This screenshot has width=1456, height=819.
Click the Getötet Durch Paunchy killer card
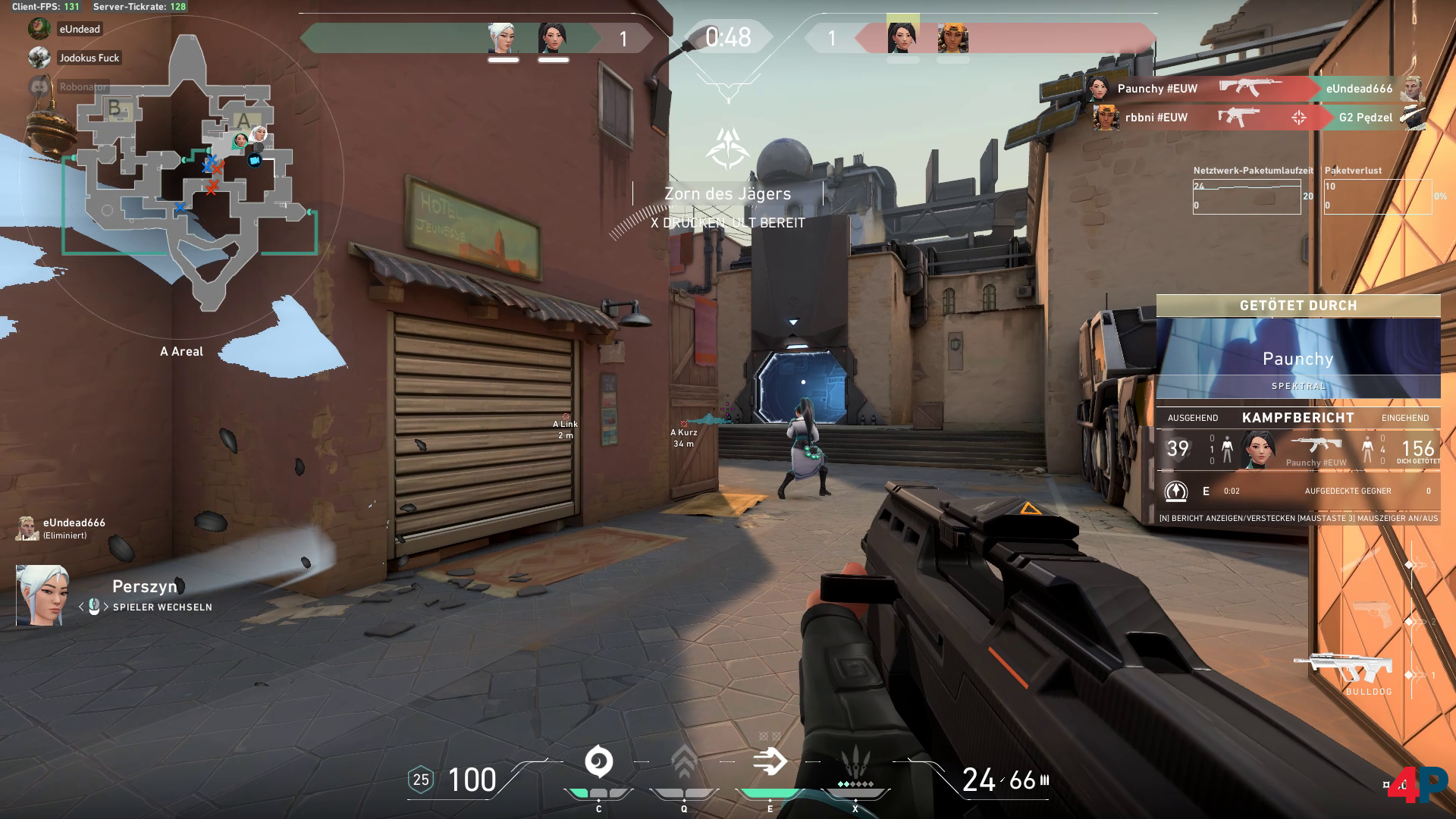[x=1298, y=357]
